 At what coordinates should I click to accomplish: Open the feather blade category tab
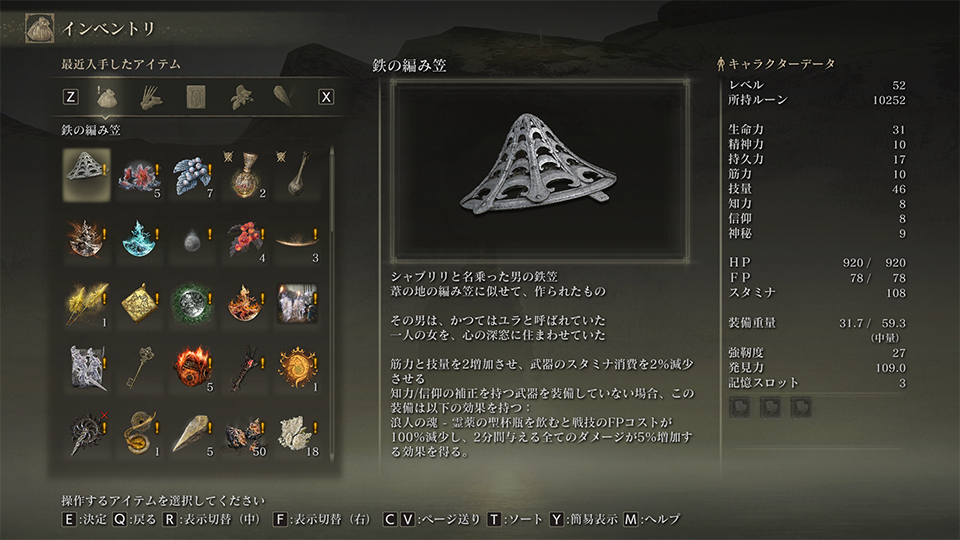pos(284,97)
